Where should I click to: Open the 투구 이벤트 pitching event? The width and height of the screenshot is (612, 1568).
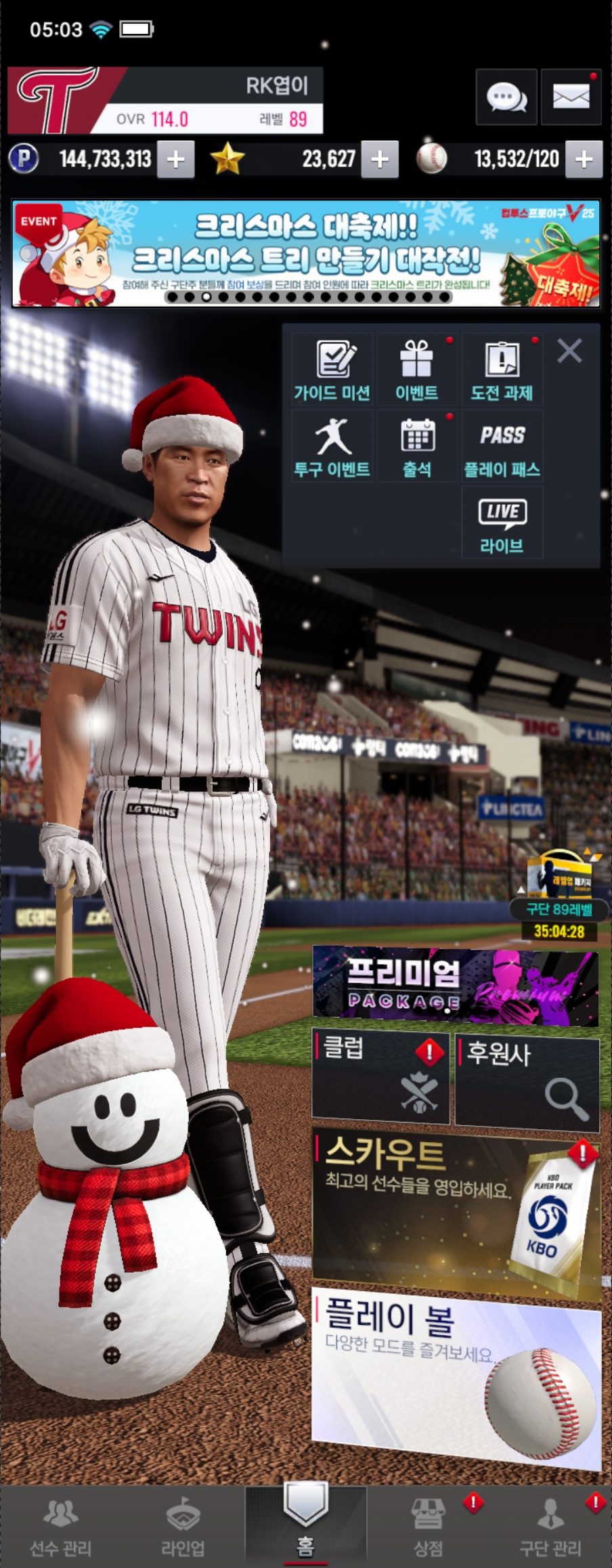332,447
